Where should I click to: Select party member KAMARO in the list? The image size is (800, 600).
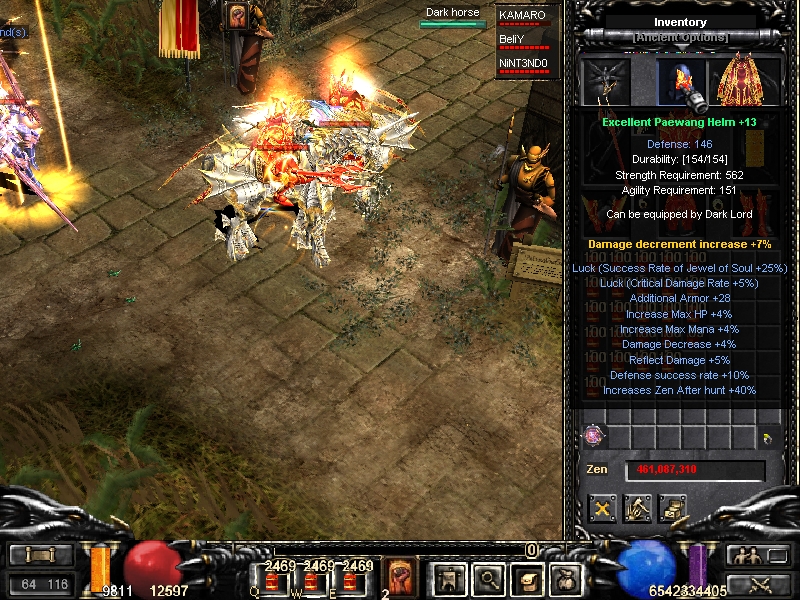(523, 17)
